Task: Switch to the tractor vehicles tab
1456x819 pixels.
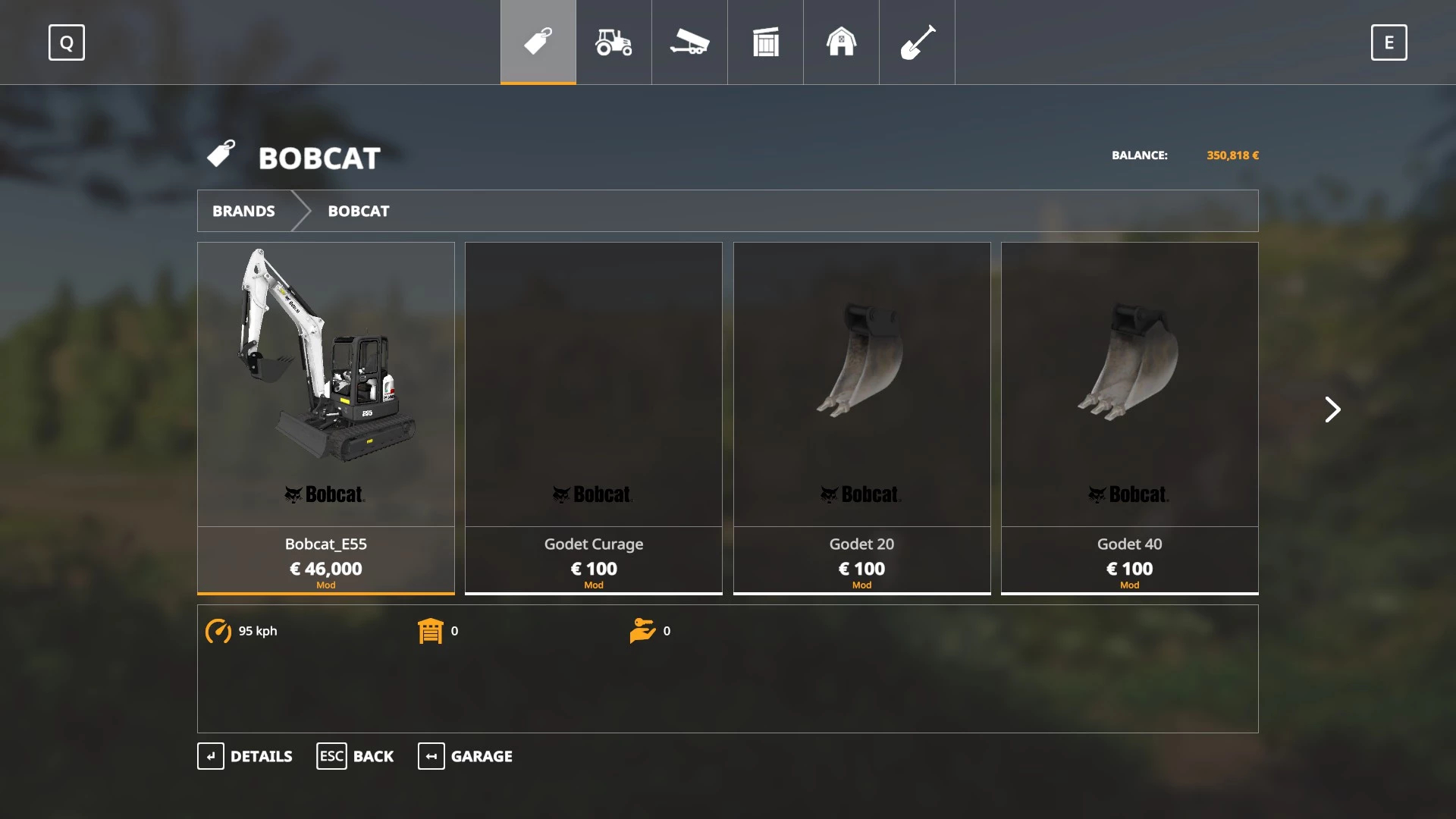Action: tap(613, 42)
